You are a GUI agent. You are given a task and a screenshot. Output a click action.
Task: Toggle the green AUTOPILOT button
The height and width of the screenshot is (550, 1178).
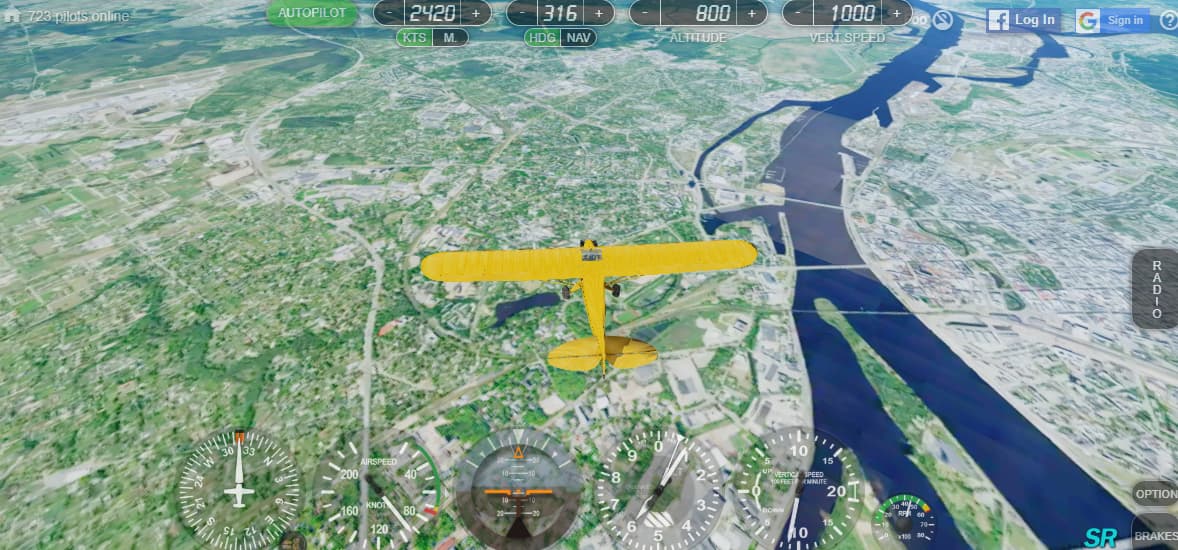click(312, 13)
